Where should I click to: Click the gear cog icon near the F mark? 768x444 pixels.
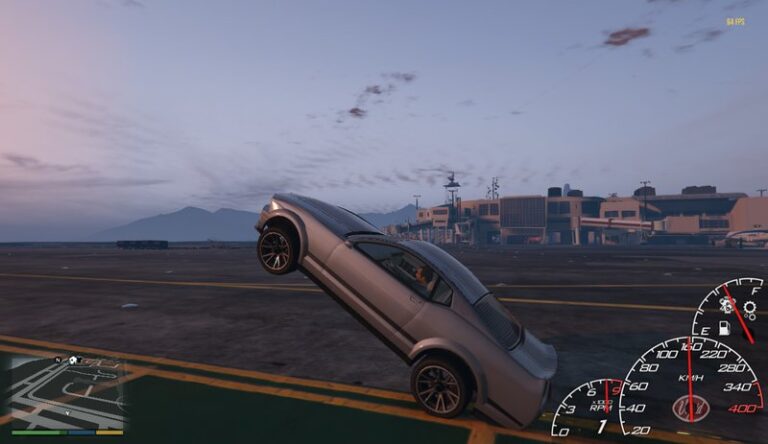point(749,309)
